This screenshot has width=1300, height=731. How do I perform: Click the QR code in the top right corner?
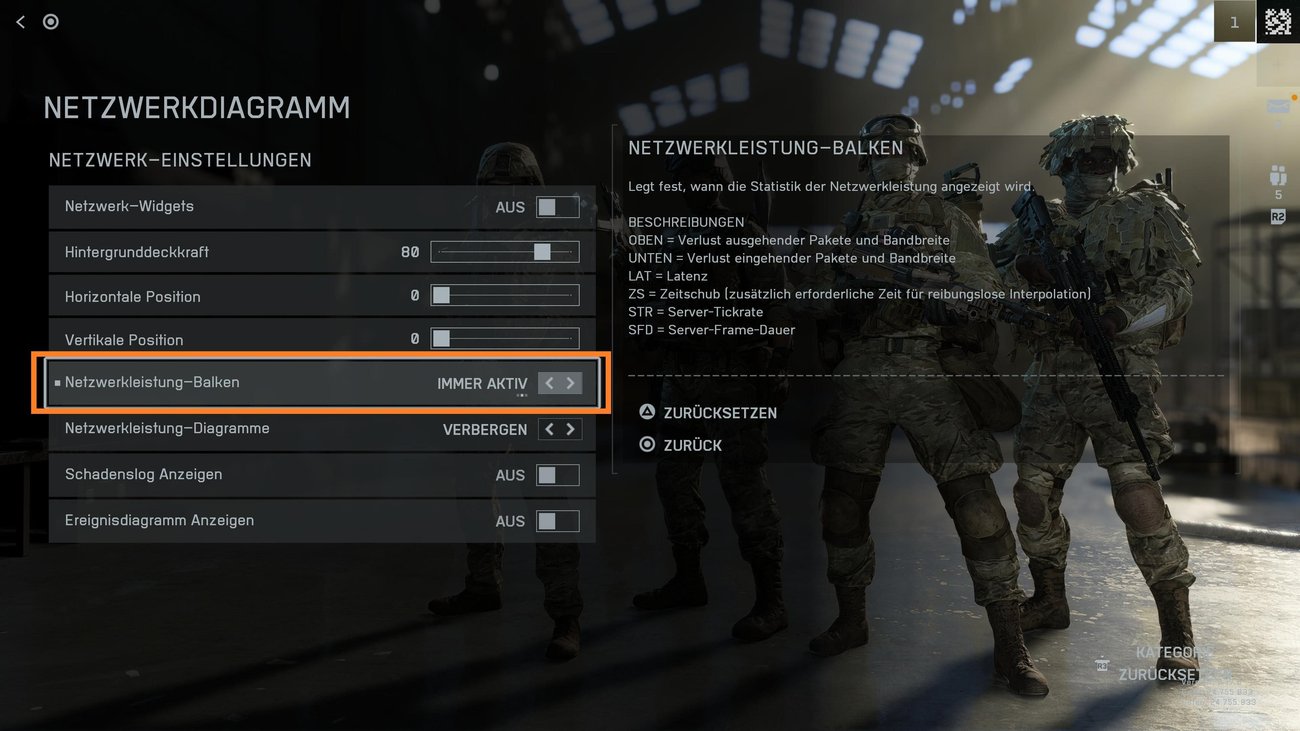coord(1278,20)
